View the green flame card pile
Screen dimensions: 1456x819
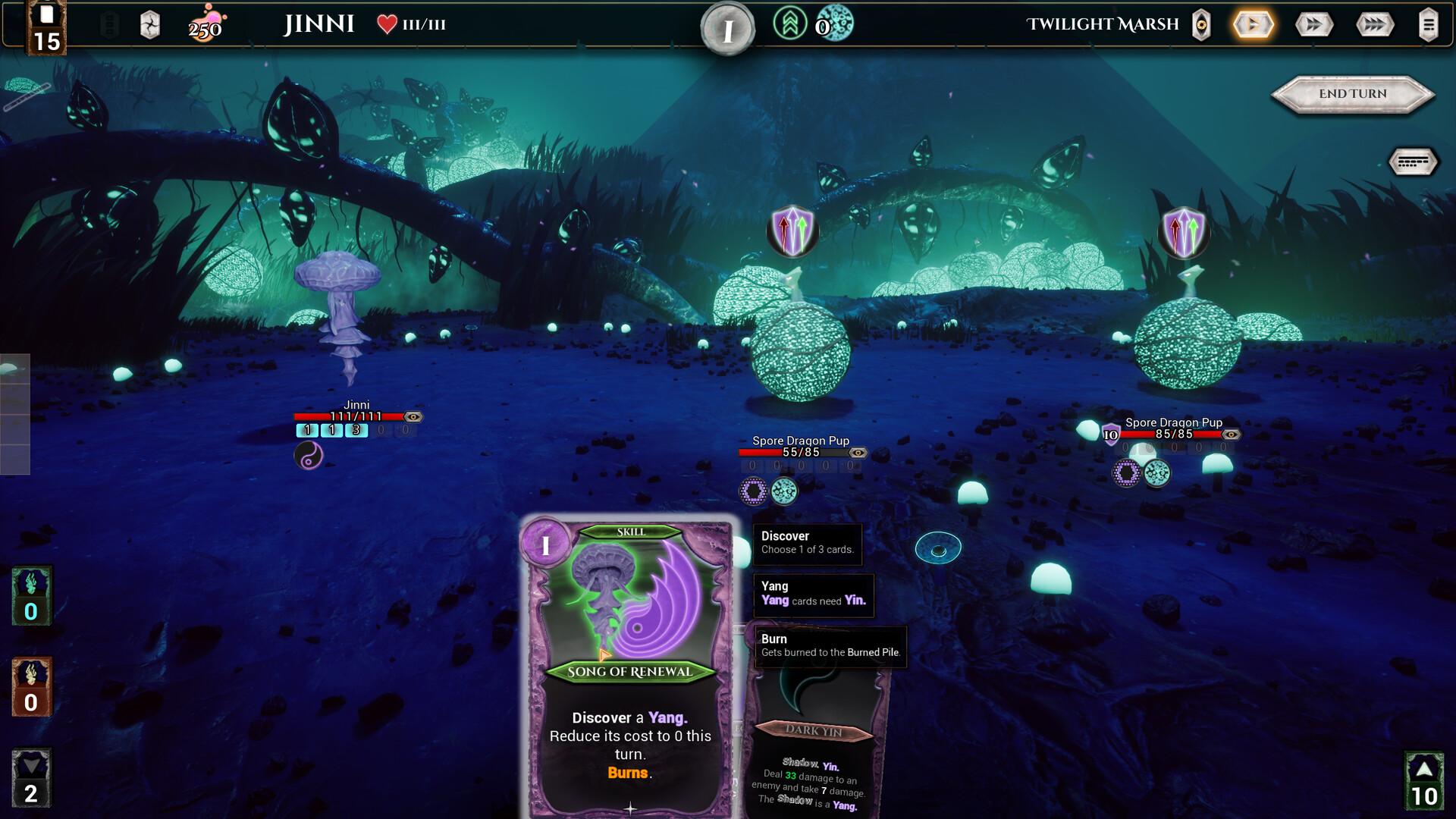pos(31,597)
